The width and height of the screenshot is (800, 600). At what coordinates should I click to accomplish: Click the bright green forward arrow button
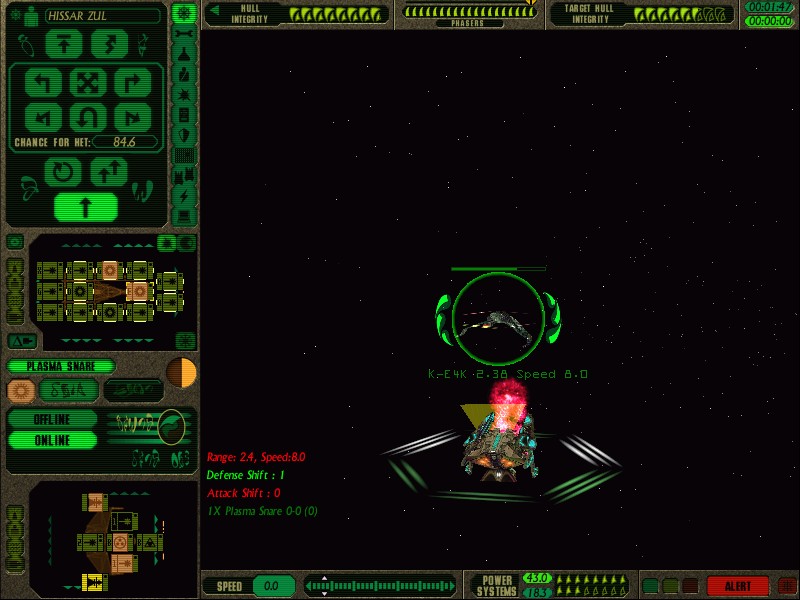87,207
